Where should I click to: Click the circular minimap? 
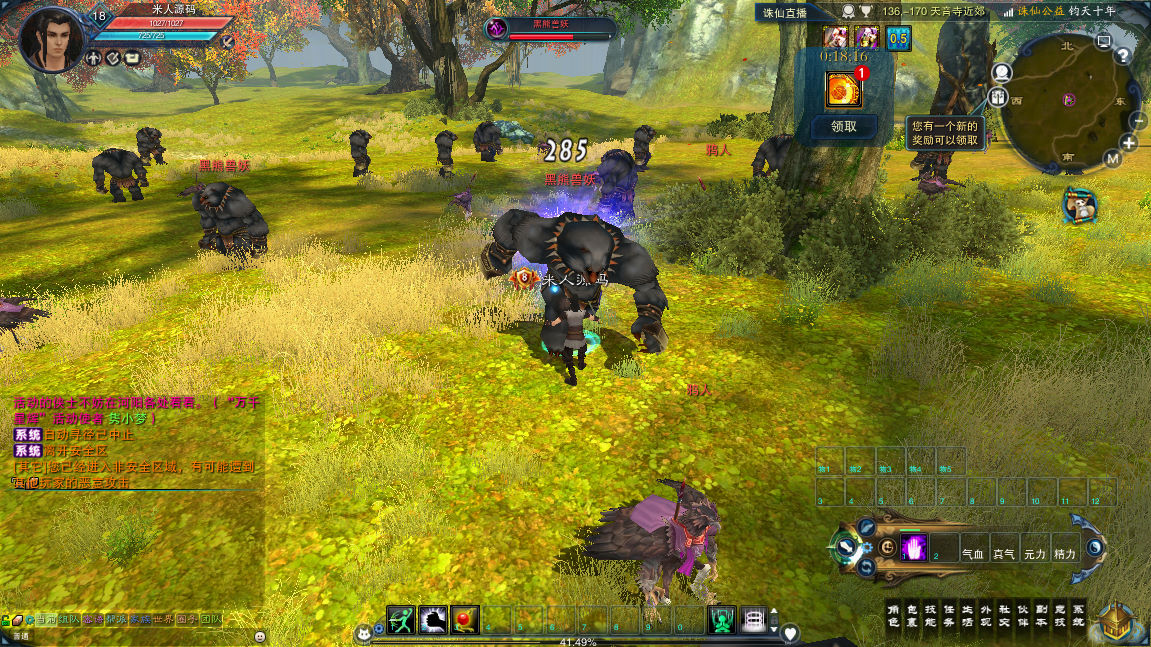(1066, 103)
